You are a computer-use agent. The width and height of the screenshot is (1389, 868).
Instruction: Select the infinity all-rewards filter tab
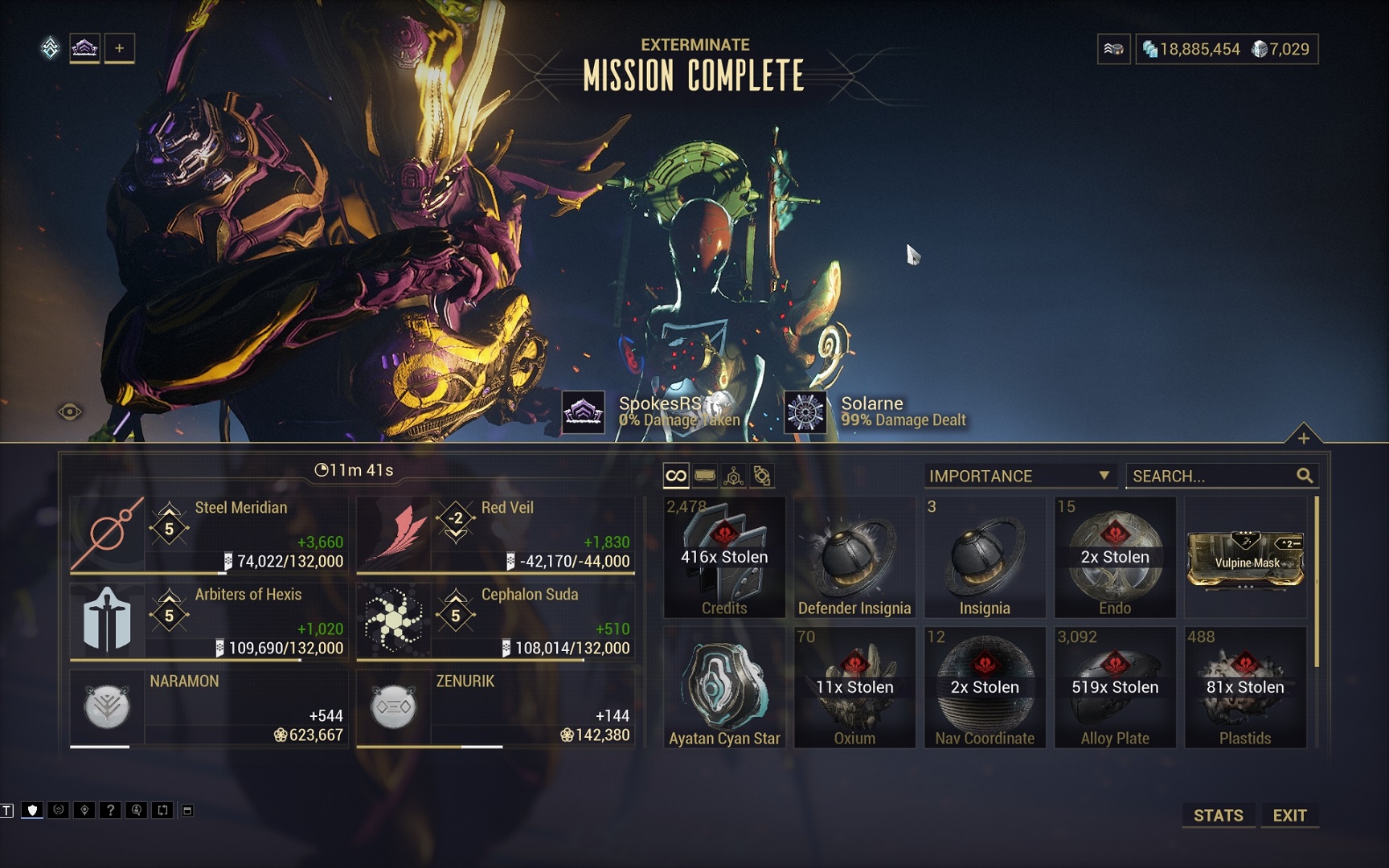(676, 476)
